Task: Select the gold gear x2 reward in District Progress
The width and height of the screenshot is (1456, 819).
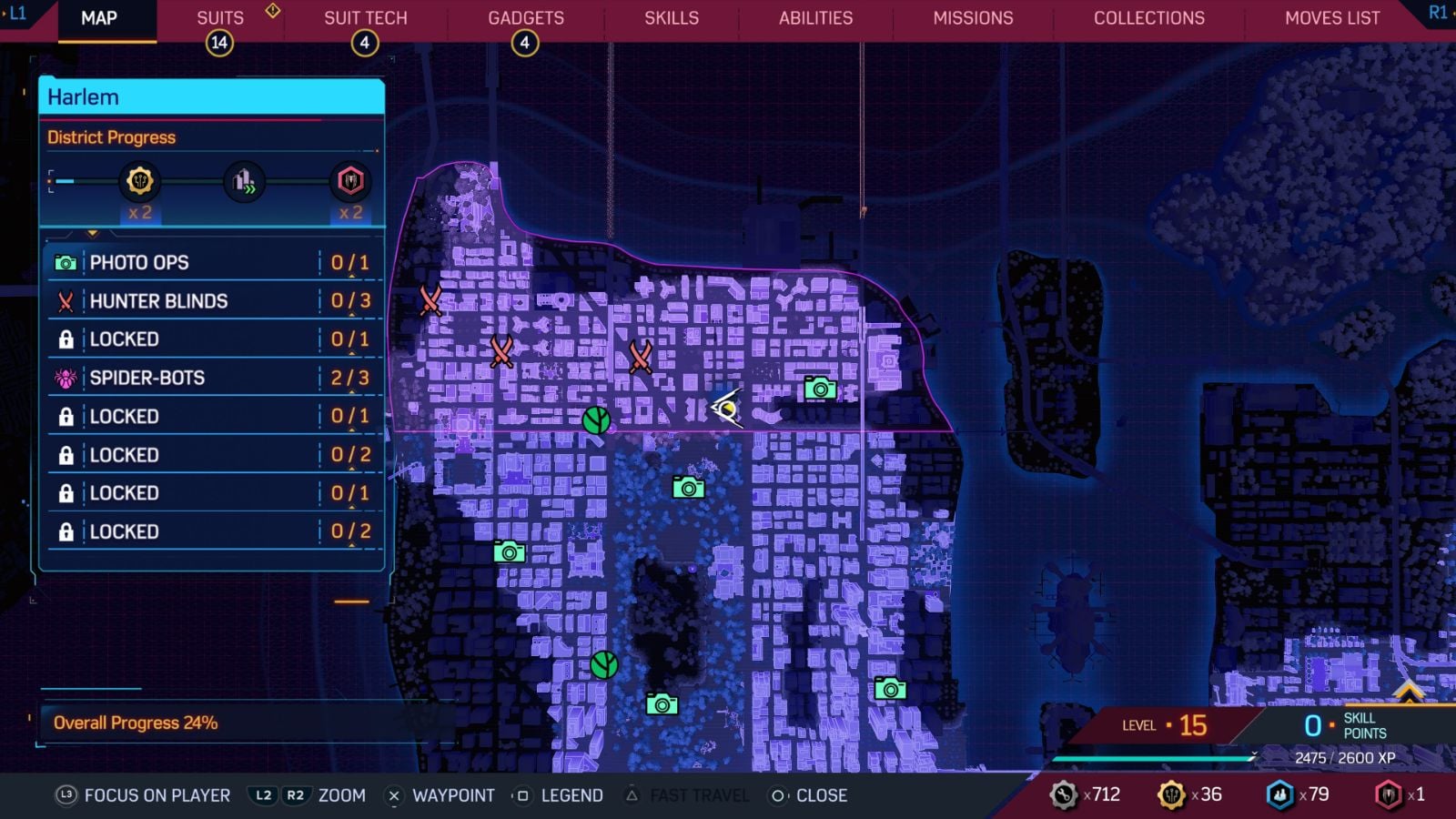Action: (138, 181)
